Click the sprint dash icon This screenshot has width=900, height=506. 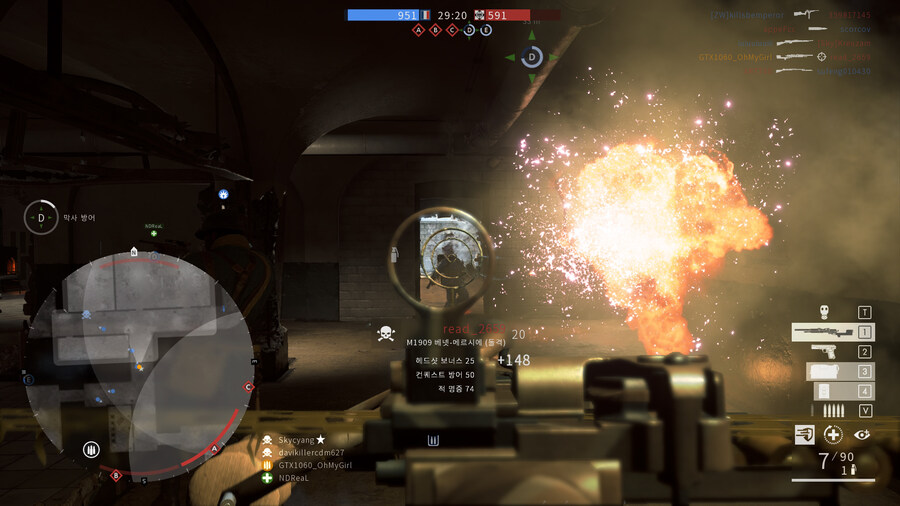pyautogui.click(x=805, y=434)
